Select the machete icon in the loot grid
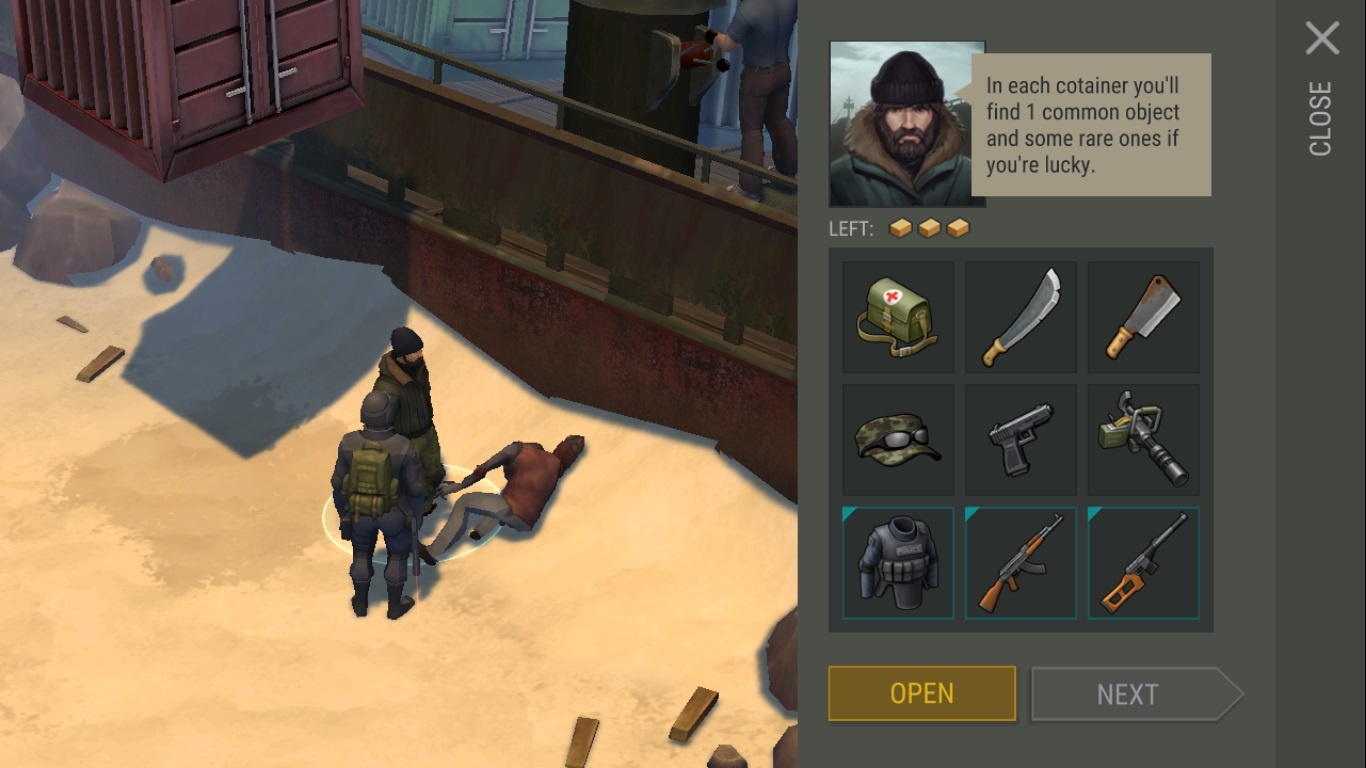The width and height of the screenshot is (1366, 768). [1020, 316]
